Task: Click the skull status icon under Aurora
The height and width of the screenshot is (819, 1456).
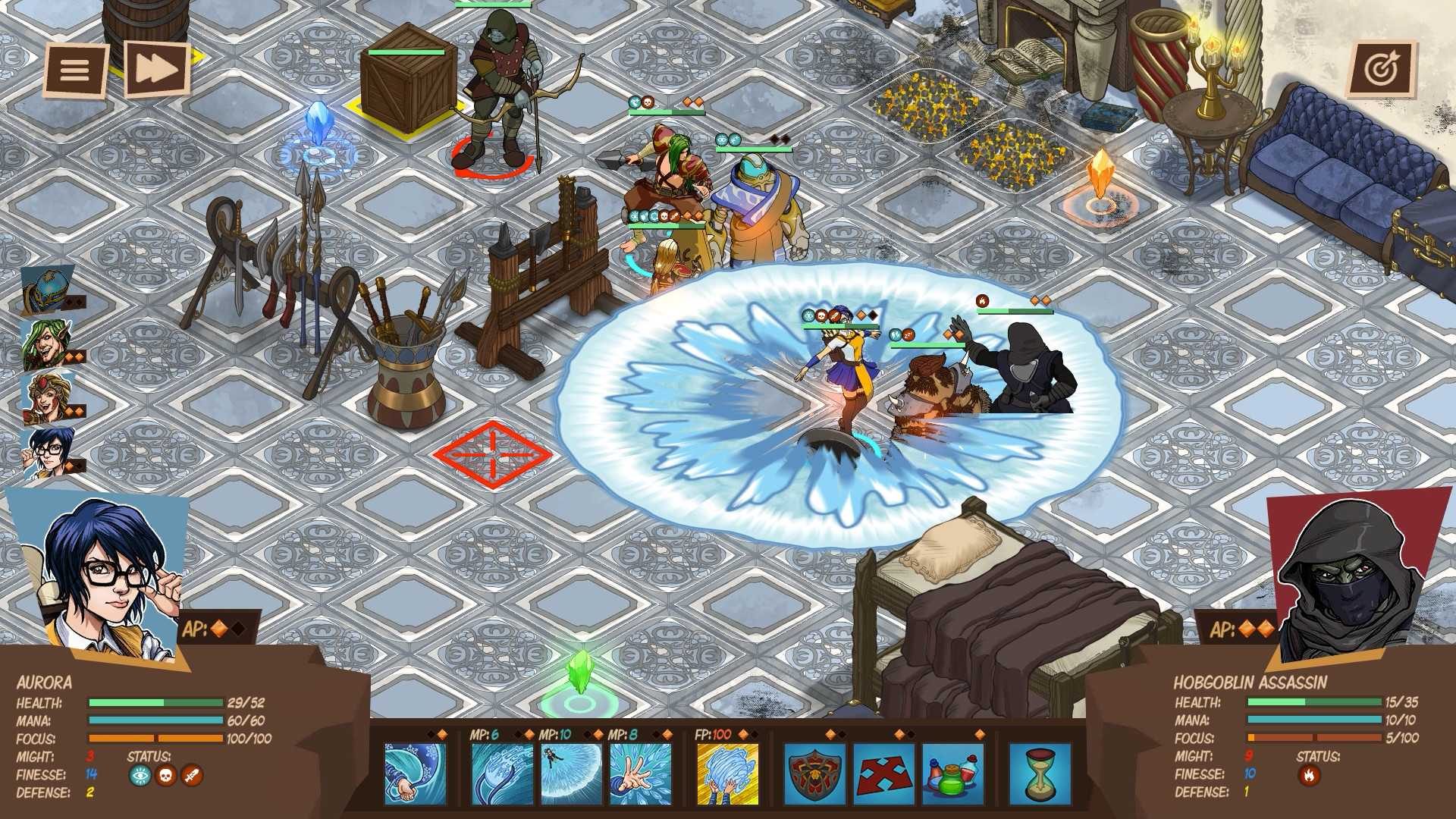Action: coord(166,775)
